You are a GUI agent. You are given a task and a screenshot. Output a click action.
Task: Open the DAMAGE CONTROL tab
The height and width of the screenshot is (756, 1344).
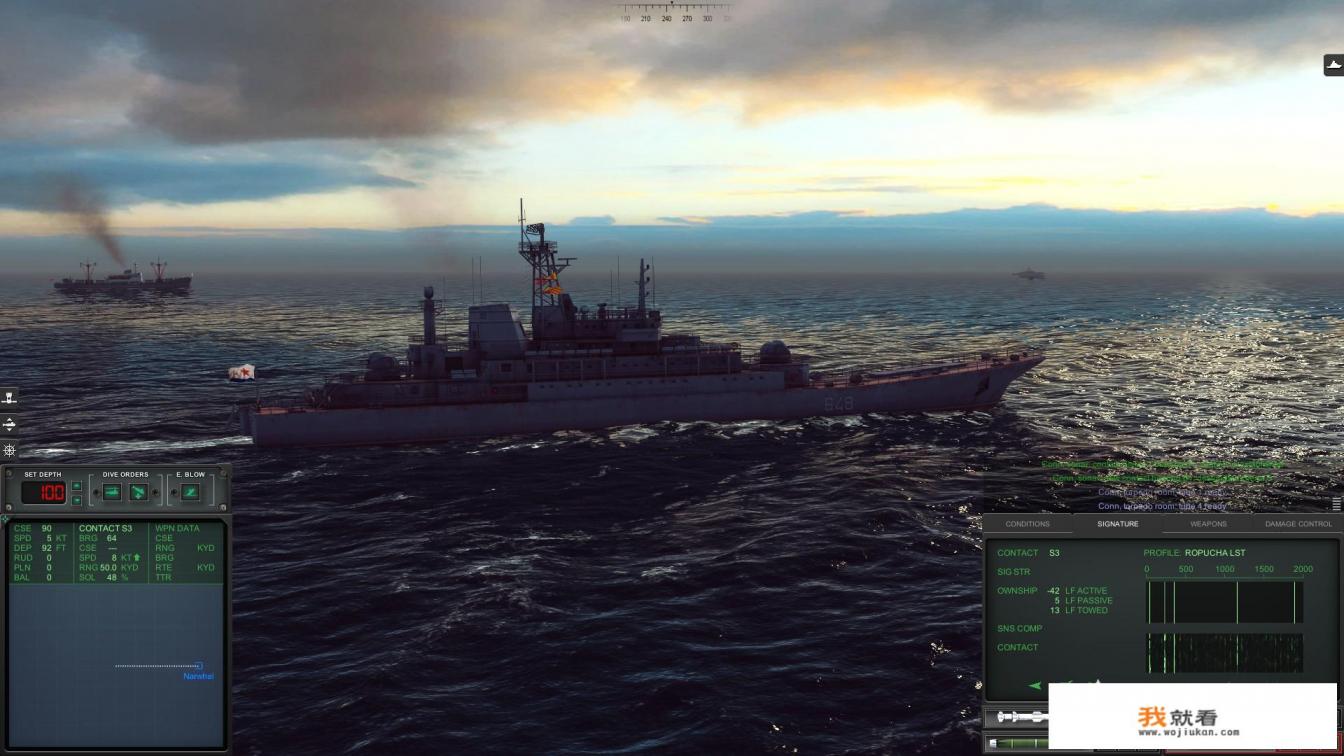(x=1297, y=523)
